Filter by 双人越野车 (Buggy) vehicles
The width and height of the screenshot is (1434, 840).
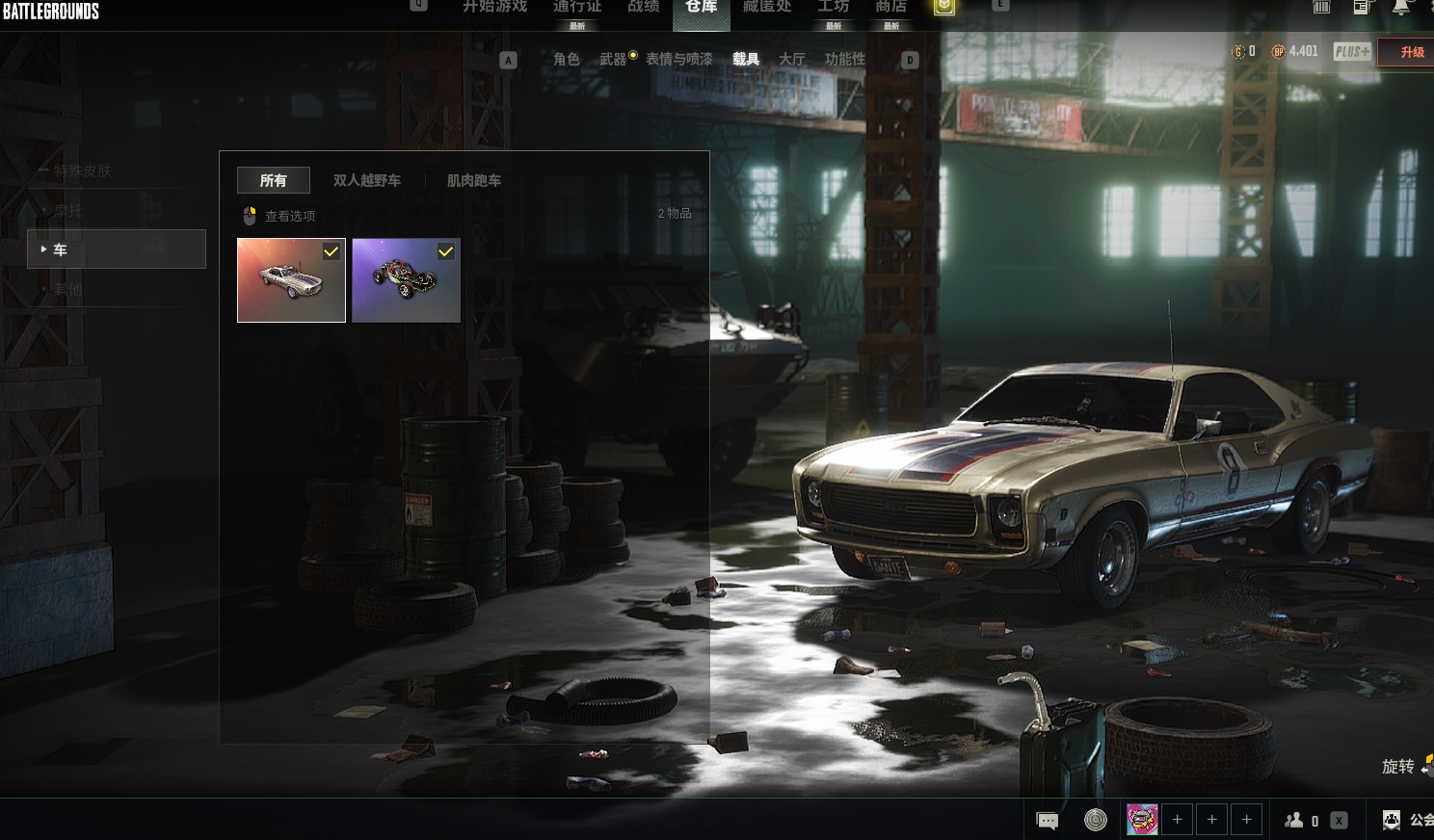coord(367,181)
